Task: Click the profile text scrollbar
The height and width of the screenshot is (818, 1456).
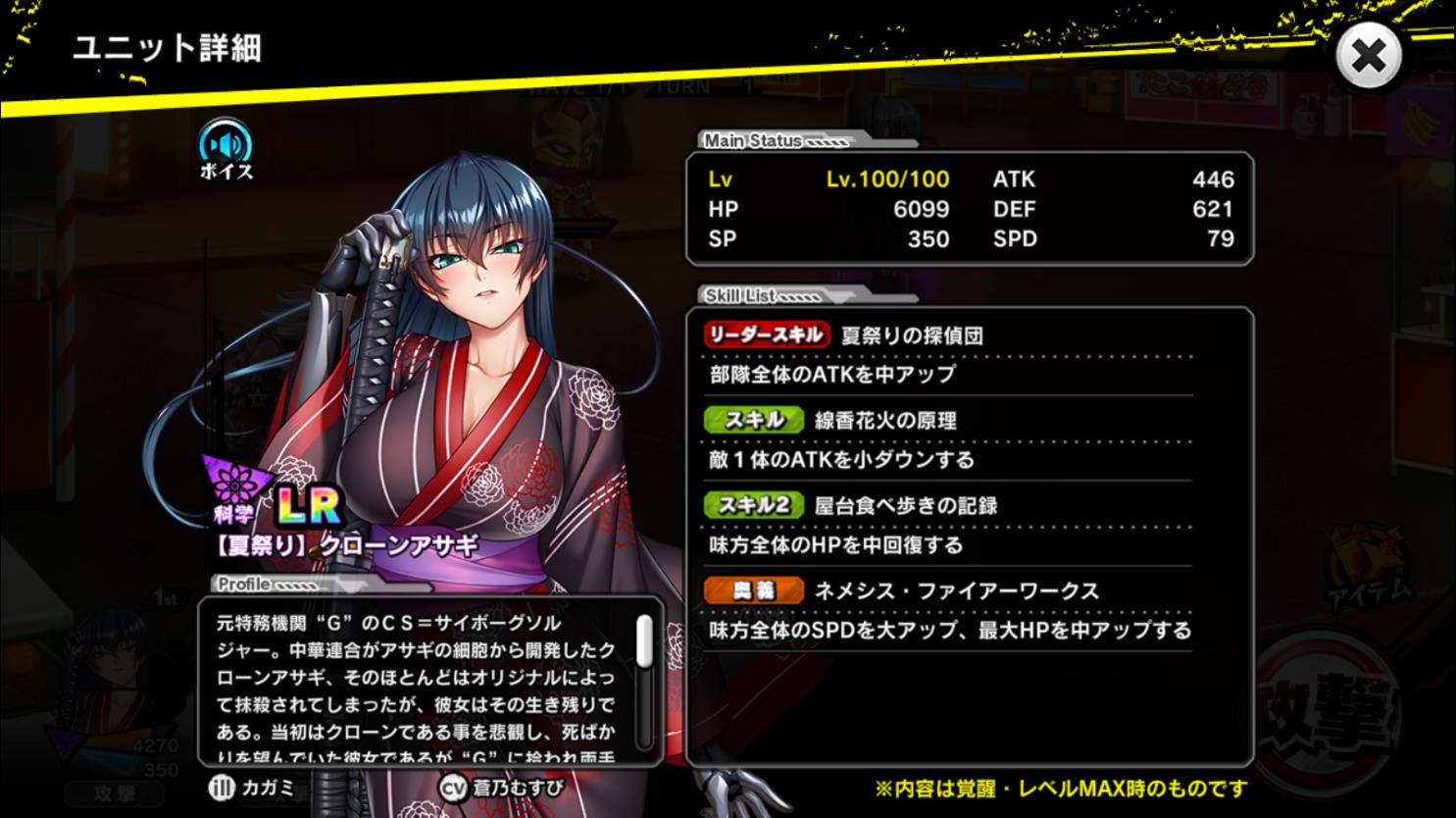Action: [644, 641]
